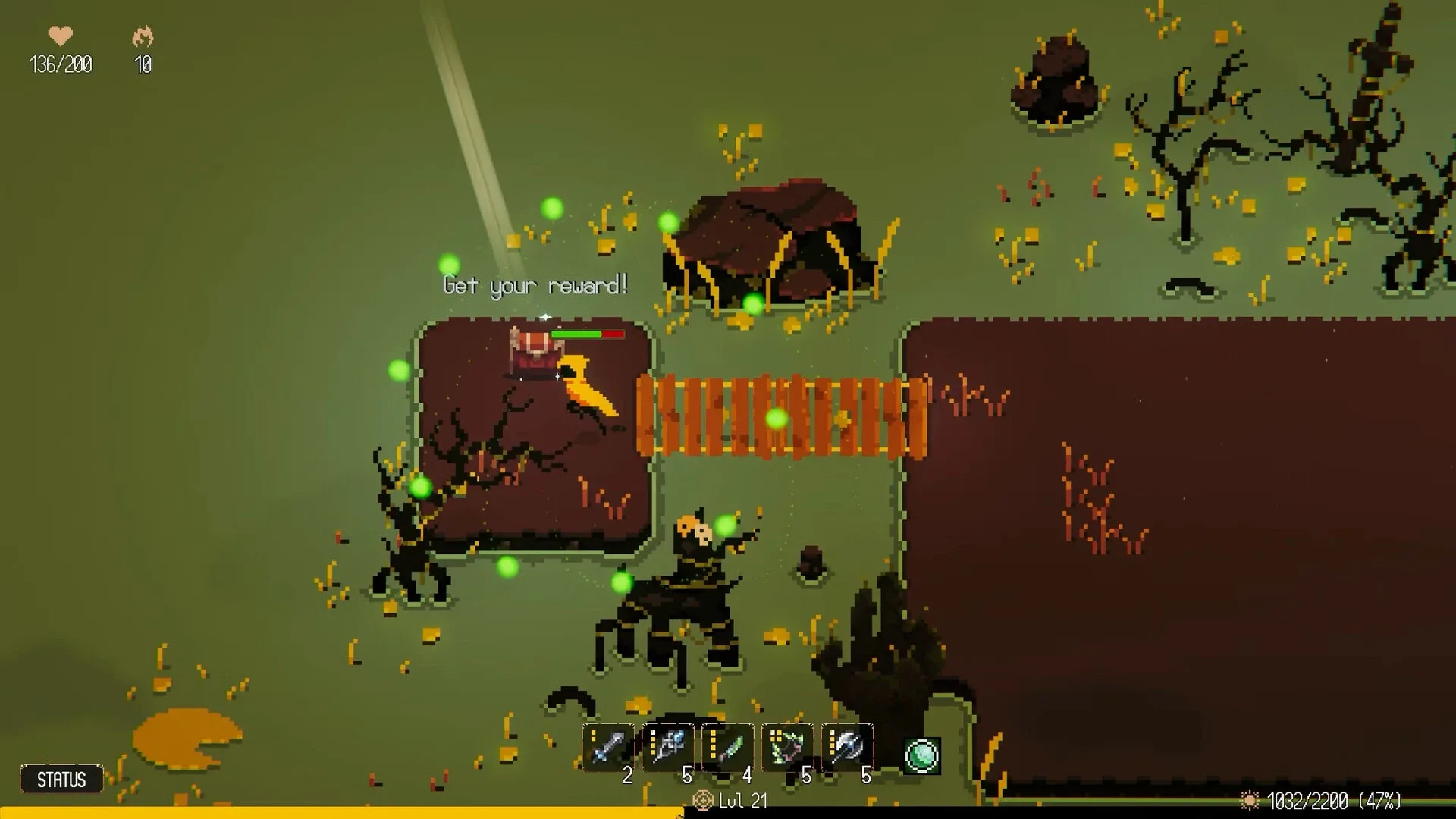Click the heart icon showing 136/200 health

tap(61, 35)
